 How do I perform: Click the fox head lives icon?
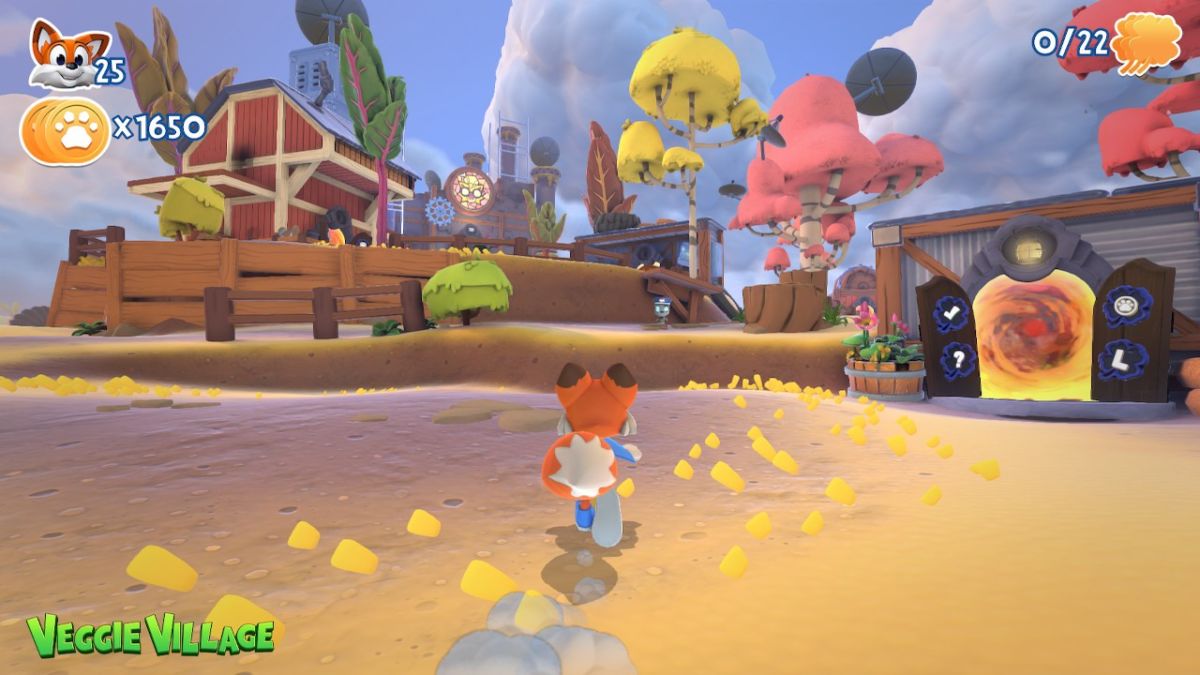point(63,54)
